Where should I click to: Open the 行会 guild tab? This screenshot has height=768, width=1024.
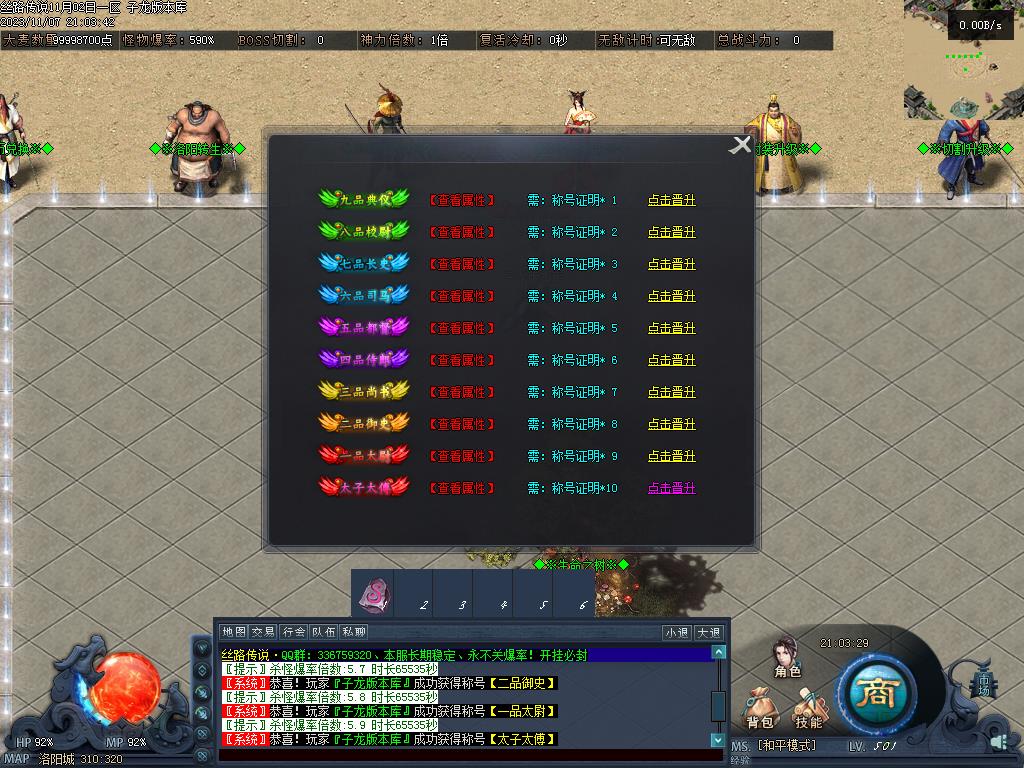[x=293, y=632]
